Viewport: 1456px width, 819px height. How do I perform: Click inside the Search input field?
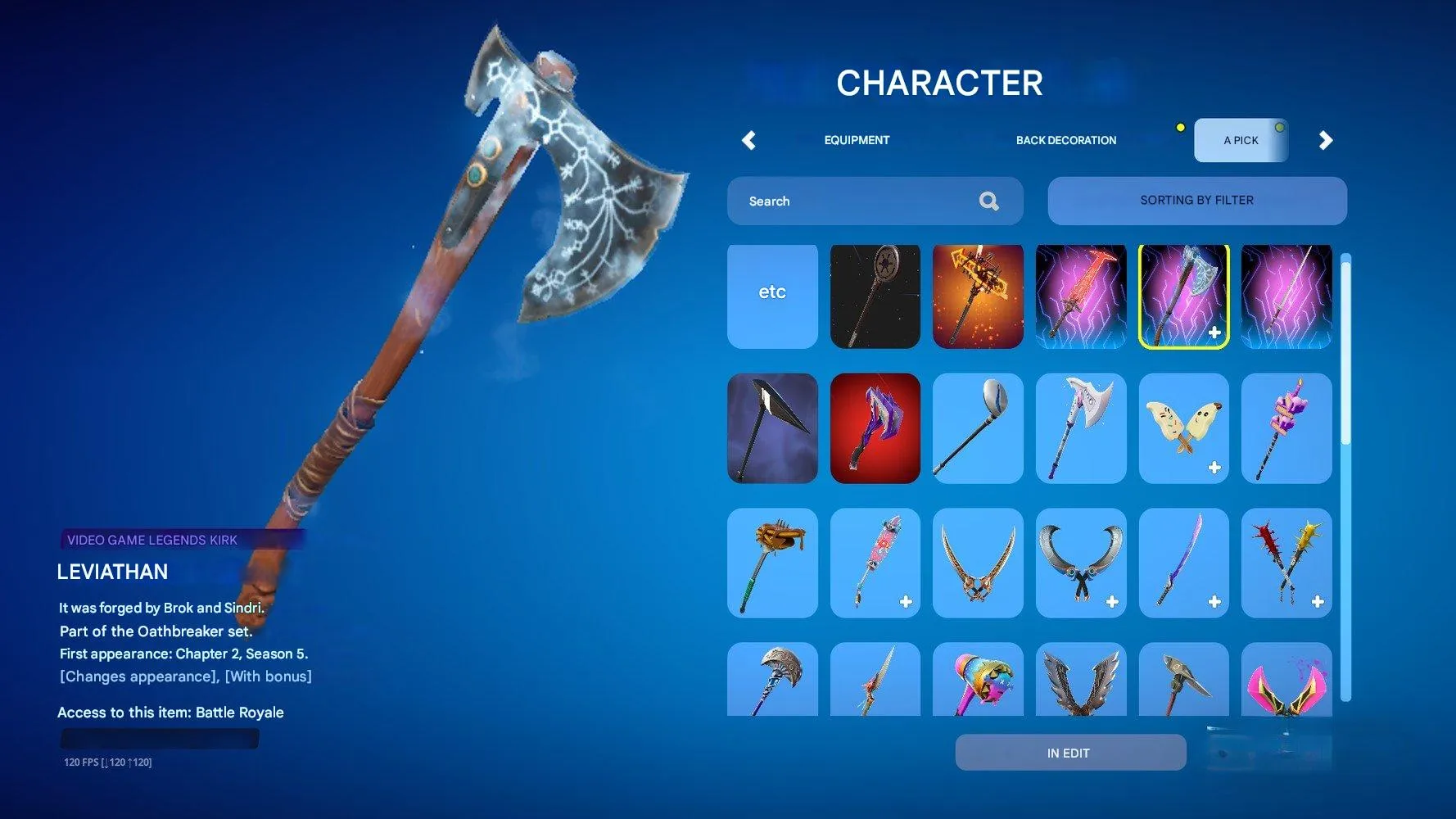(852, 201)
